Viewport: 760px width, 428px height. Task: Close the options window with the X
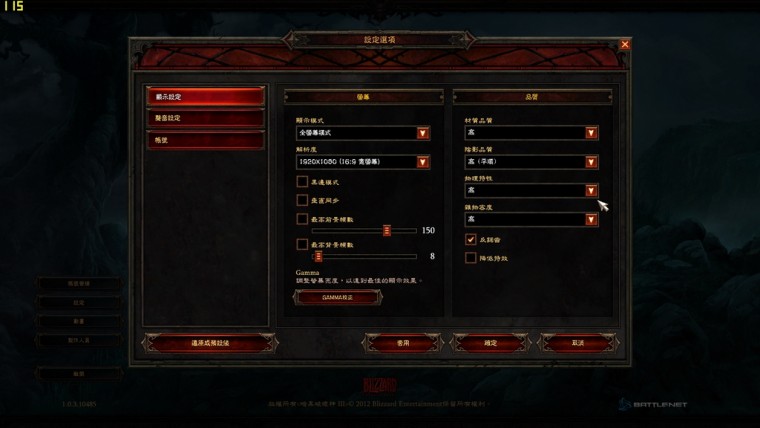pyautogui.click(x=625, y=45)
